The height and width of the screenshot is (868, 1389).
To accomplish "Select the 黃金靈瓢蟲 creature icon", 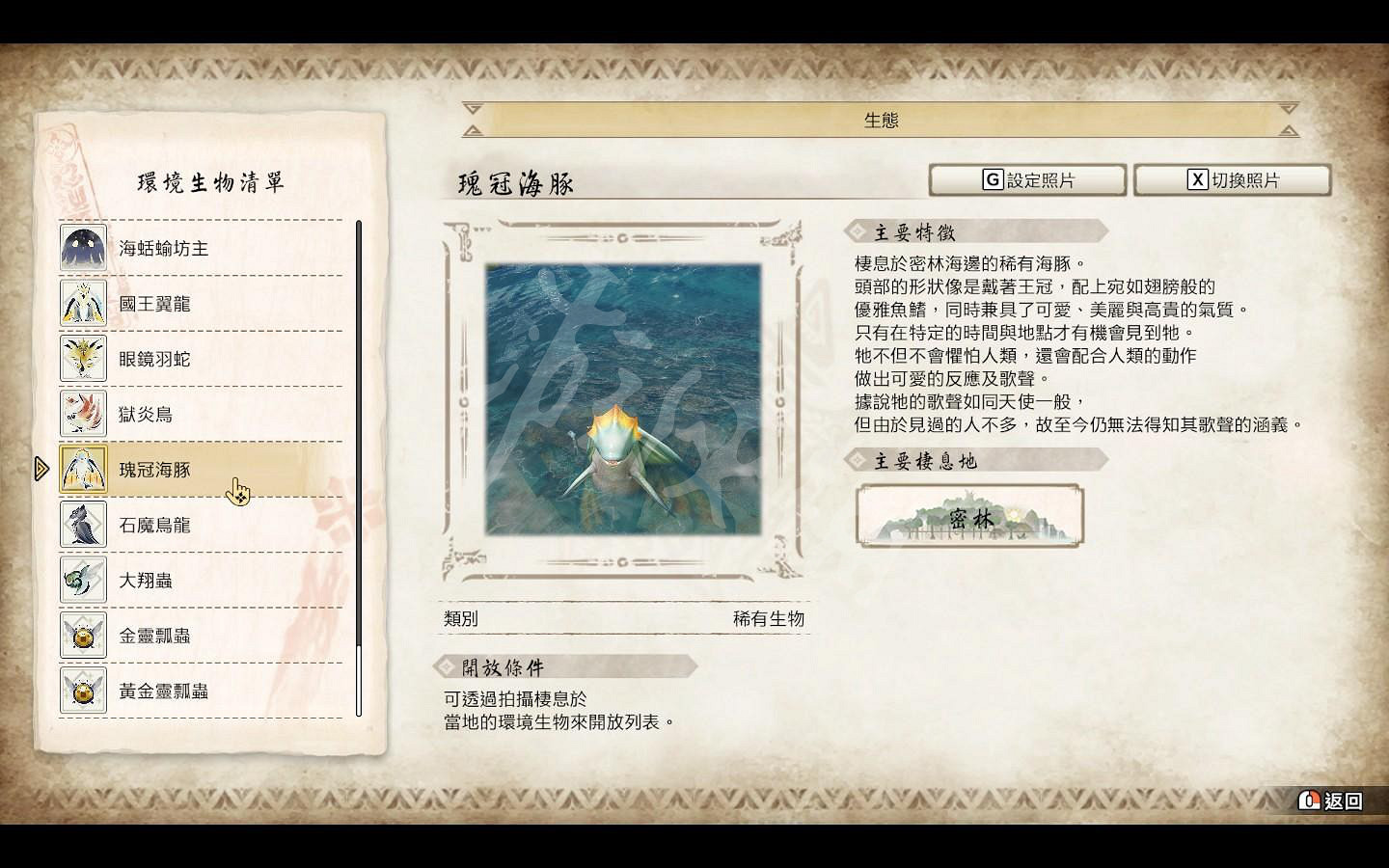I will point(83,692).
